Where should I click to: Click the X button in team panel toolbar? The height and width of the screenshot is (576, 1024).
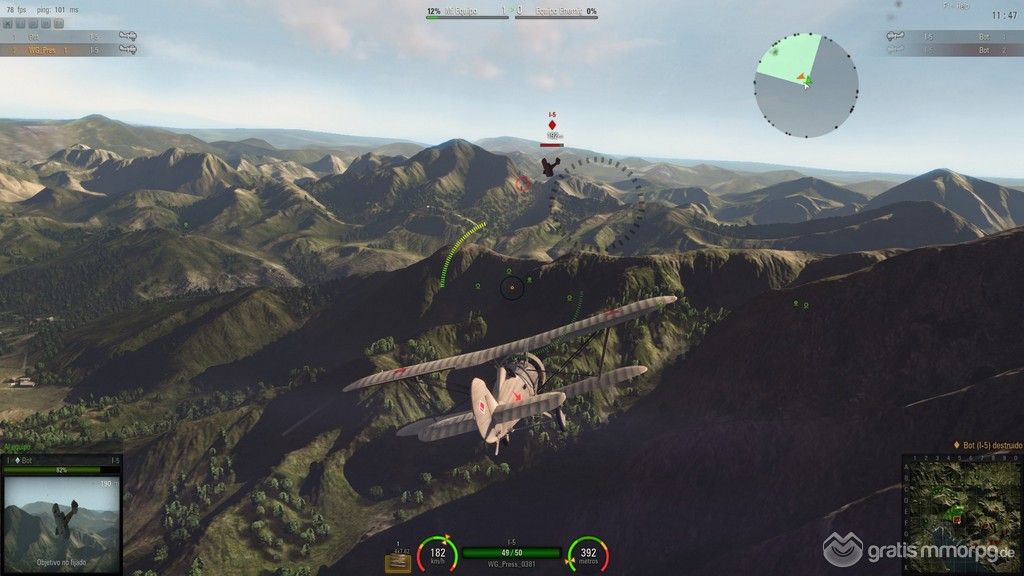click(x=9, y=22)
